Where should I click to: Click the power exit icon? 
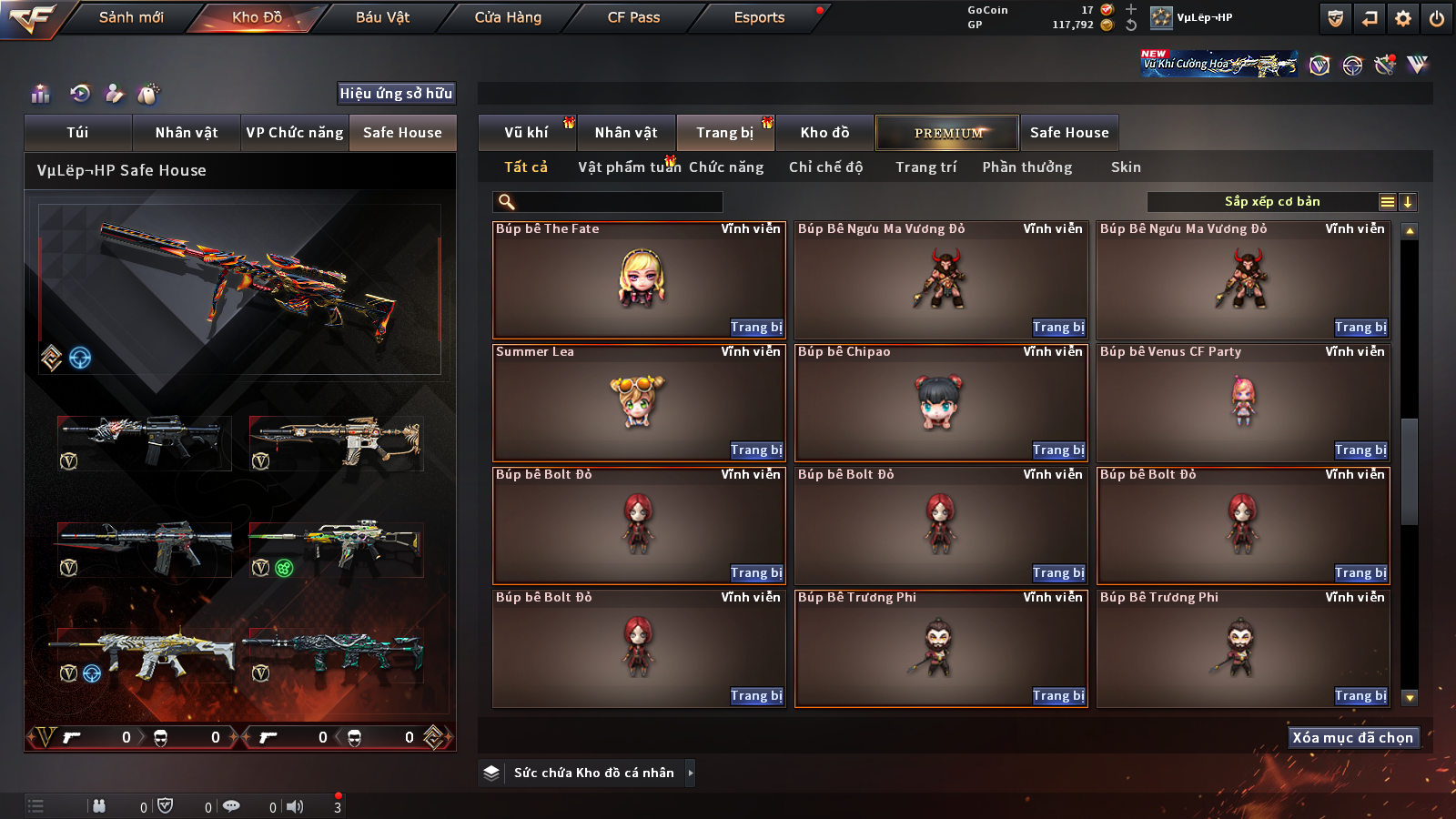1437,18
